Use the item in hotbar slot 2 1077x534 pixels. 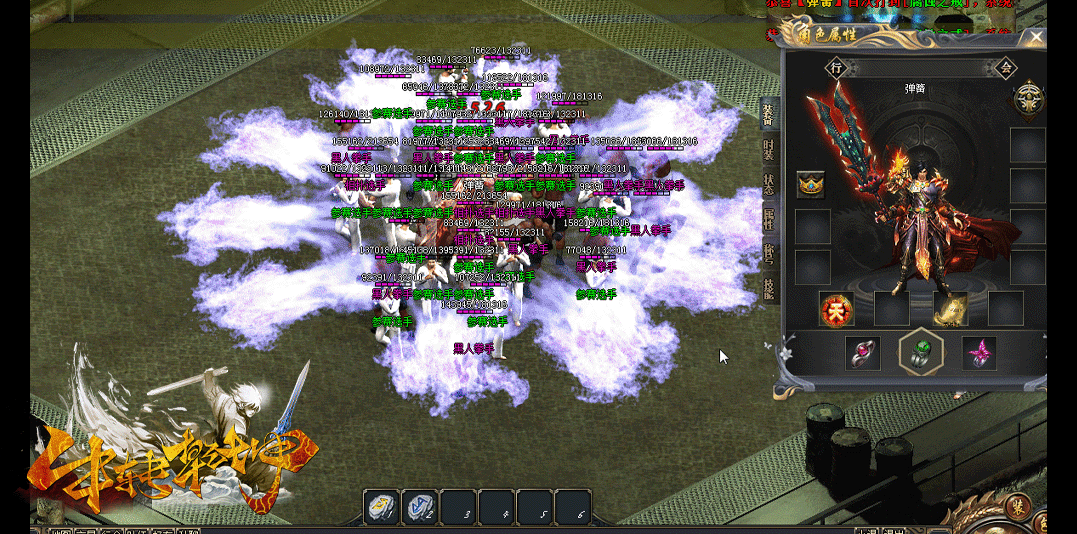420,508
